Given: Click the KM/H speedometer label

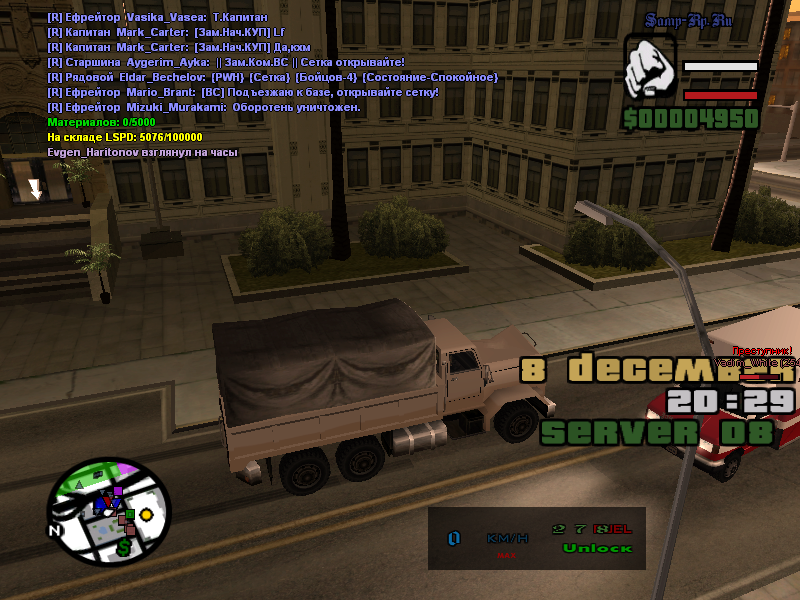Looking at the screenshot, I should 507,538.
